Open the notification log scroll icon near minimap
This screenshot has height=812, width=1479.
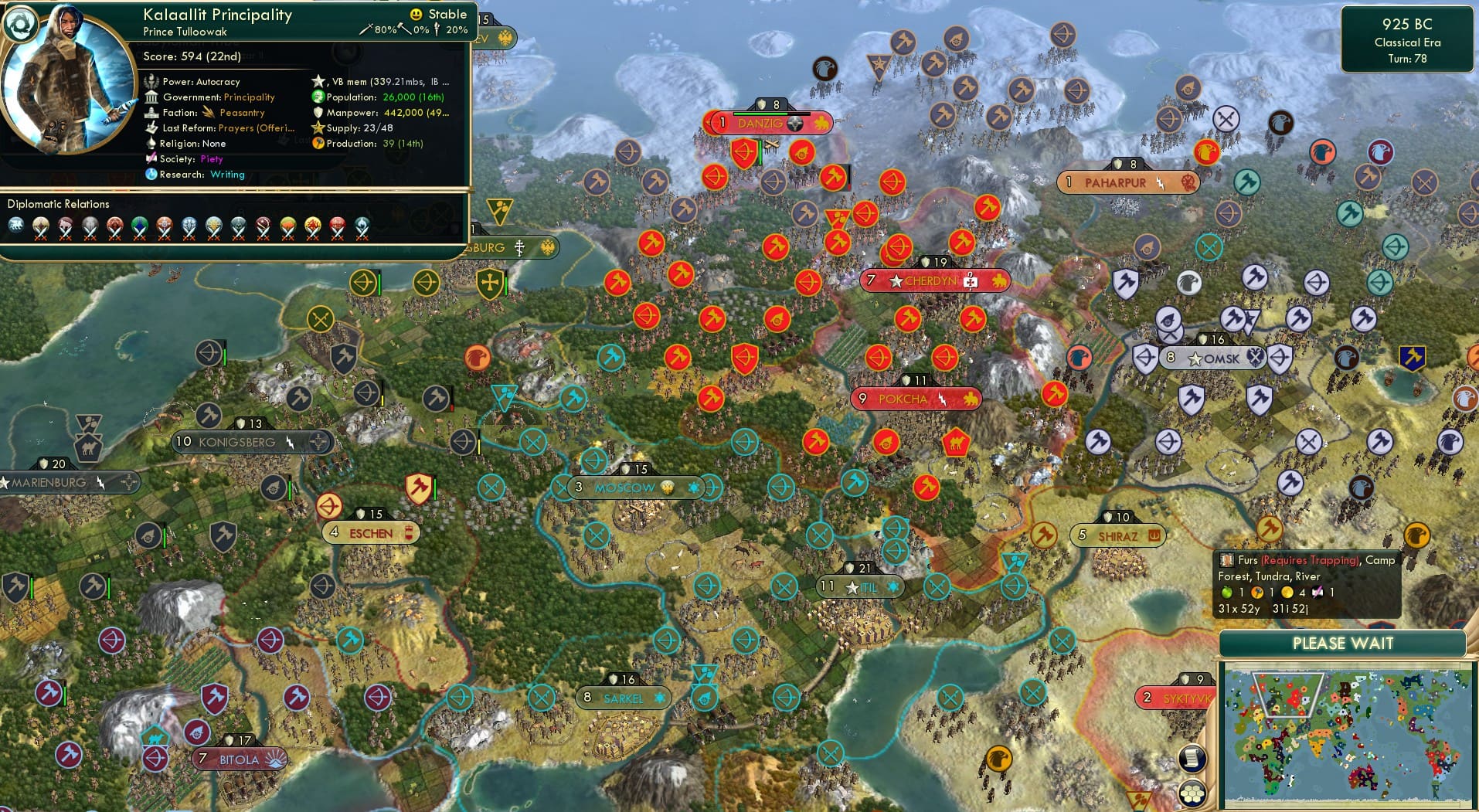point(1193,759)
